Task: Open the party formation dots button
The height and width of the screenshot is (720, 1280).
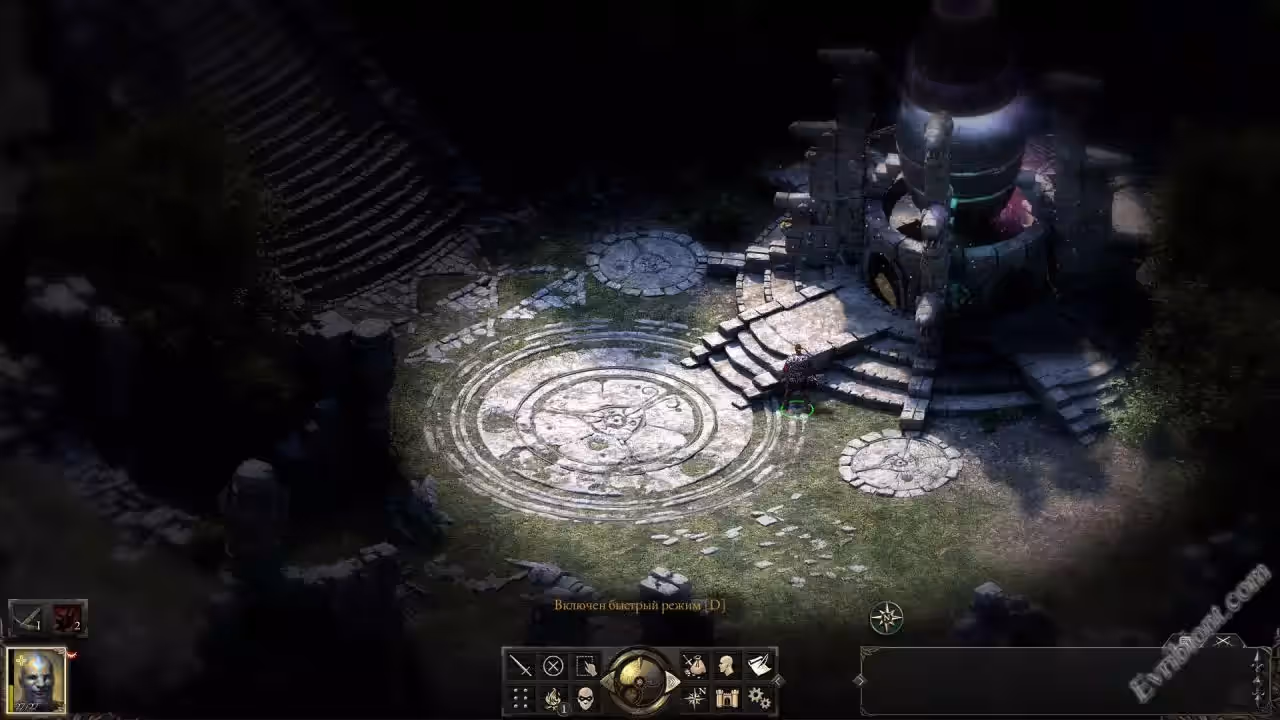Action: 521,698
